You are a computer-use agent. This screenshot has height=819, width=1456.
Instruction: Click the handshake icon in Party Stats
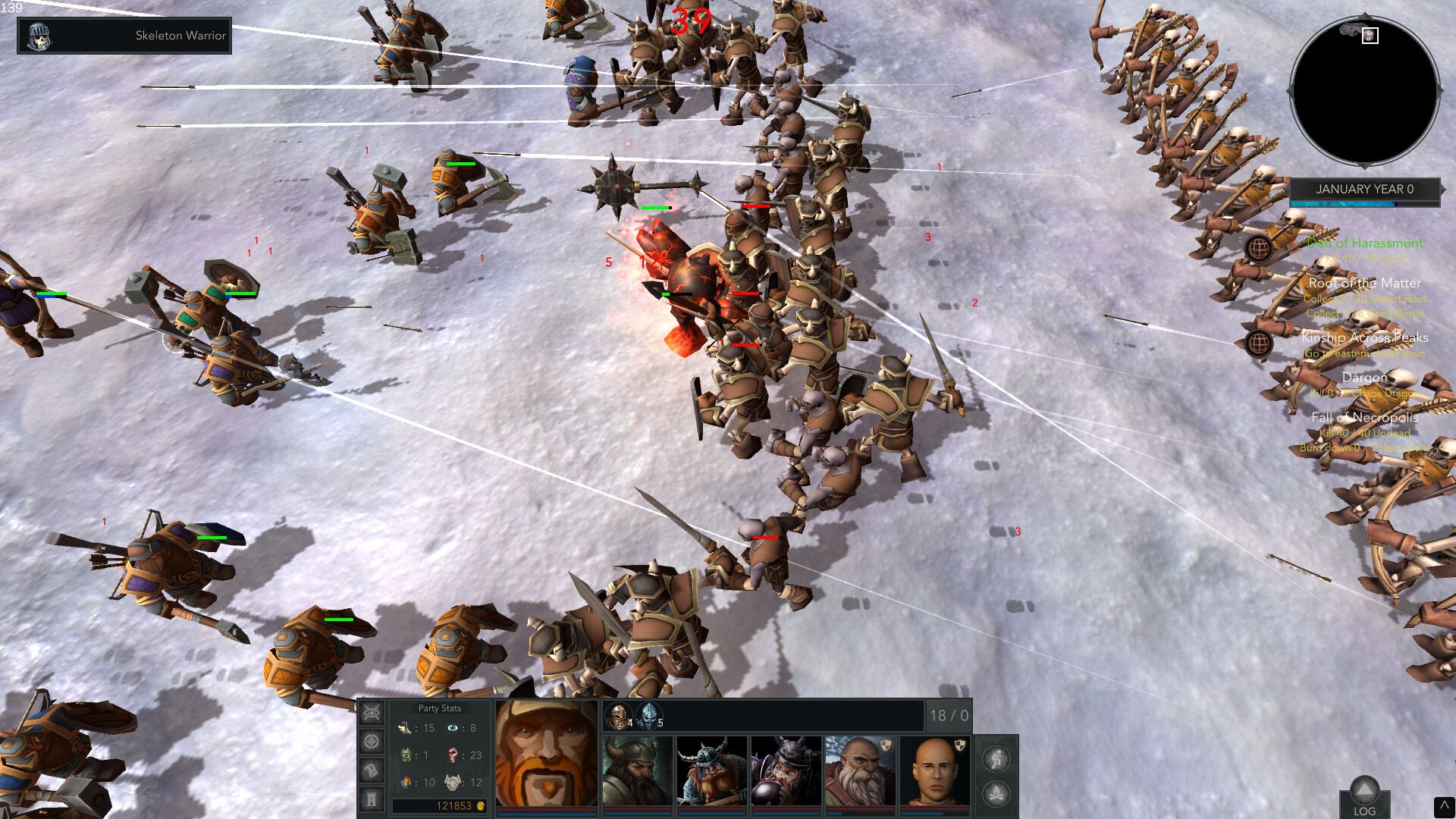[x=453, y=783]
